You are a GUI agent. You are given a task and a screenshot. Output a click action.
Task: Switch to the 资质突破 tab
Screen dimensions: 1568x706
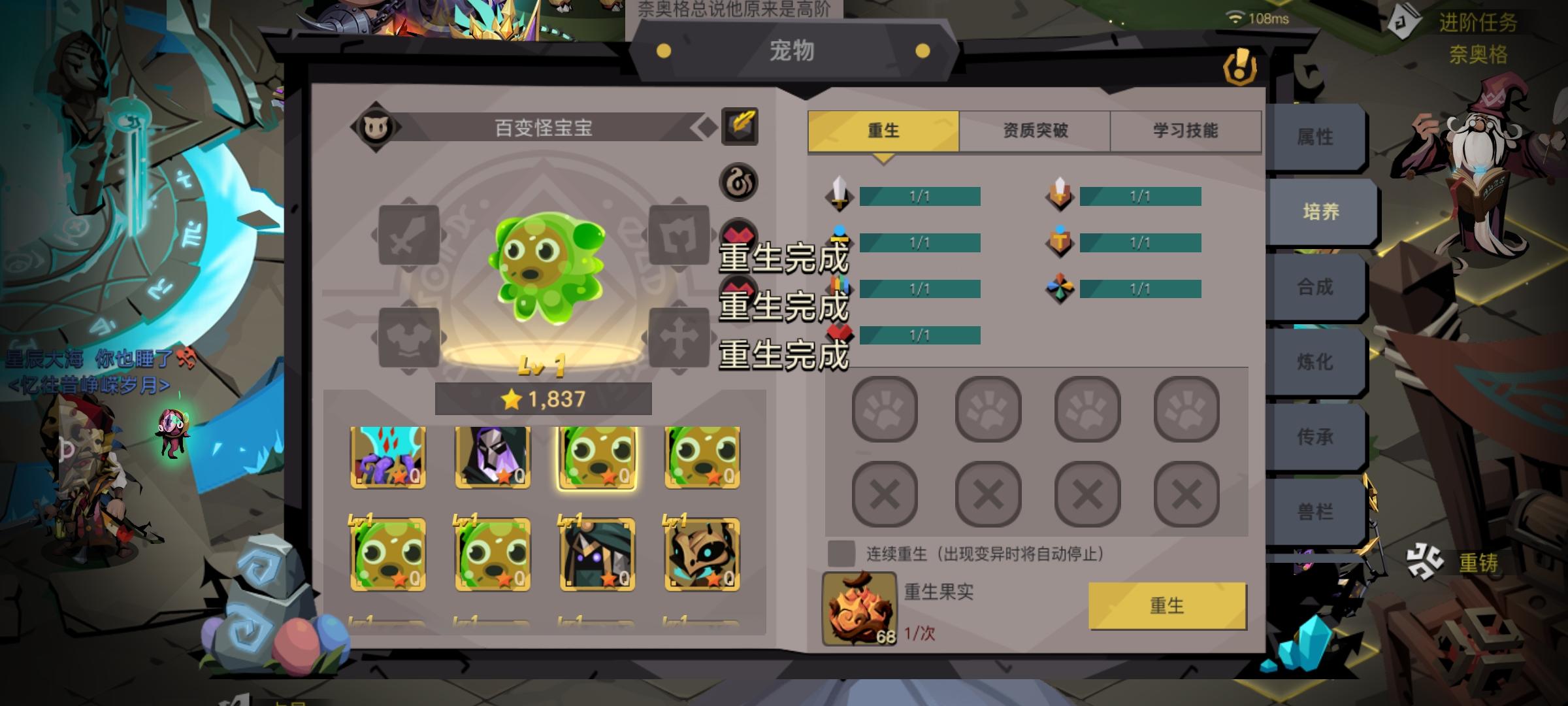tap(1034, 129)
